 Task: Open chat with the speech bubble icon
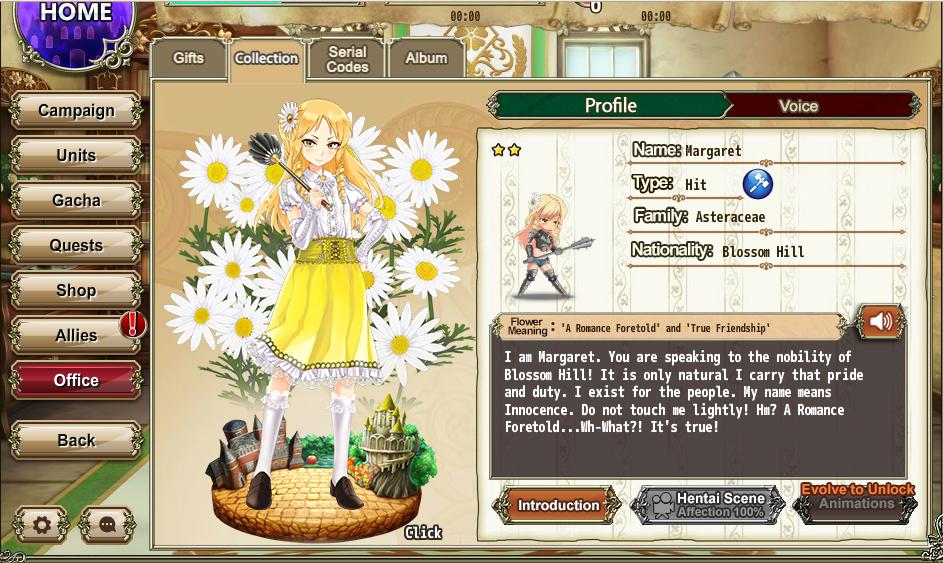(x=107, y=524)
